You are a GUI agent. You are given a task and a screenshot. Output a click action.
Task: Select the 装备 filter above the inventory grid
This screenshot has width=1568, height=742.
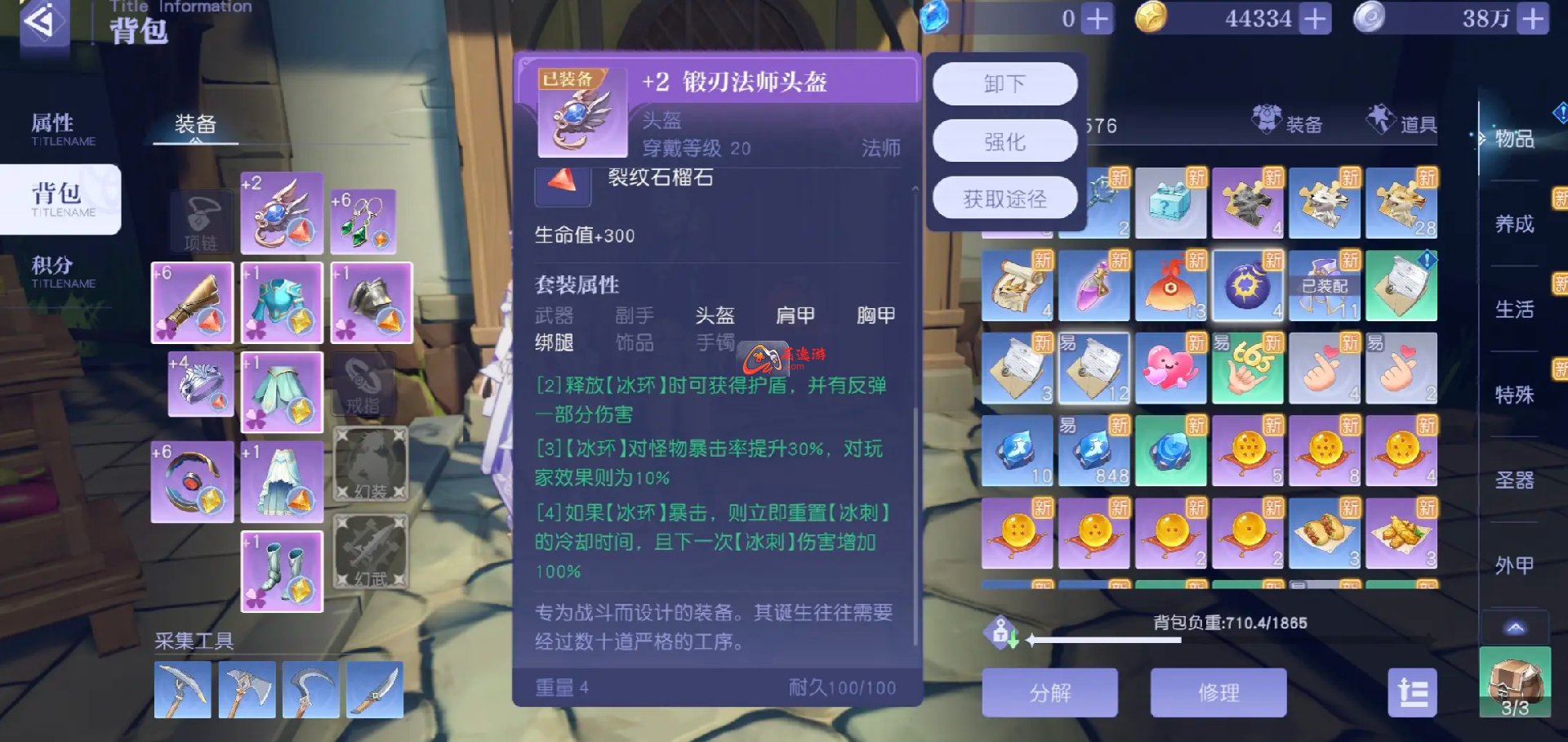point(1289,123)
